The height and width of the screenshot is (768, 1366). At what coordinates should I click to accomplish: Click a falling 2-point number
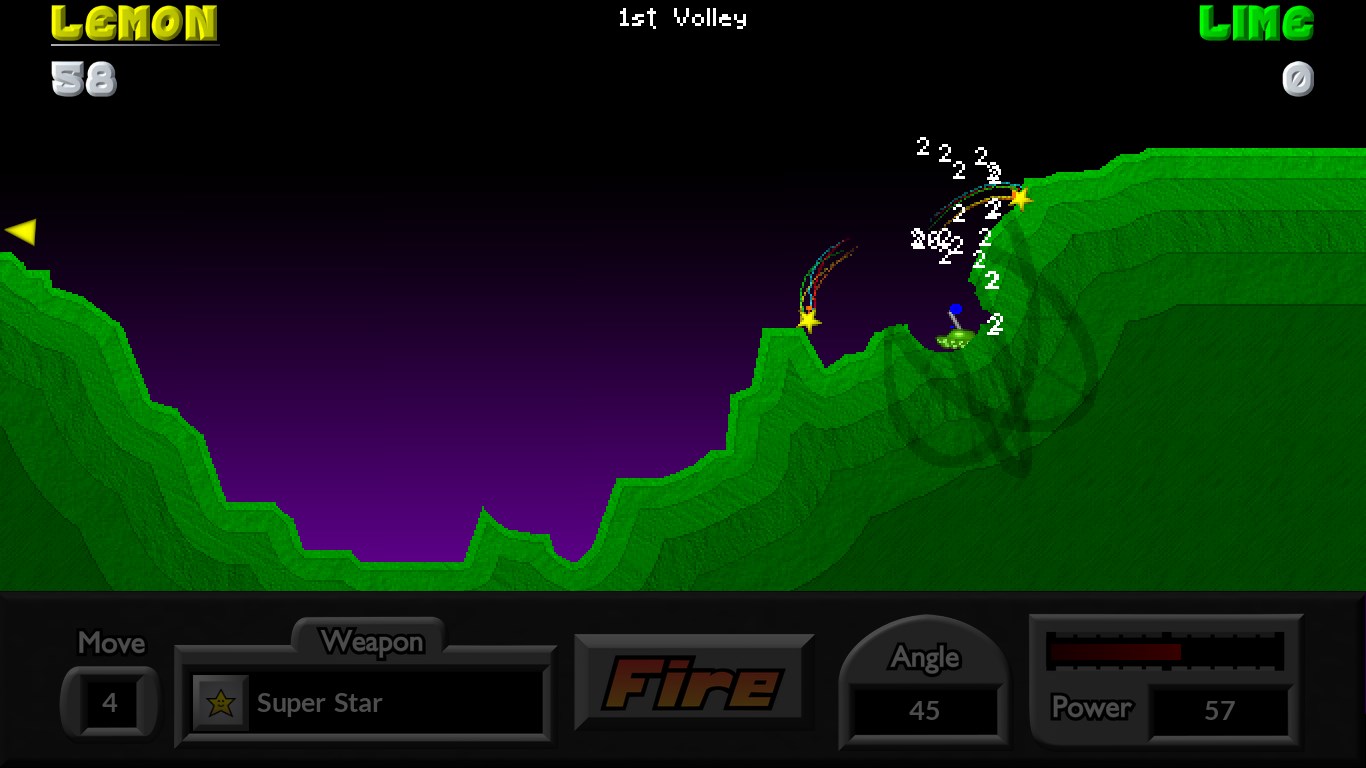(x=921, y=148)
